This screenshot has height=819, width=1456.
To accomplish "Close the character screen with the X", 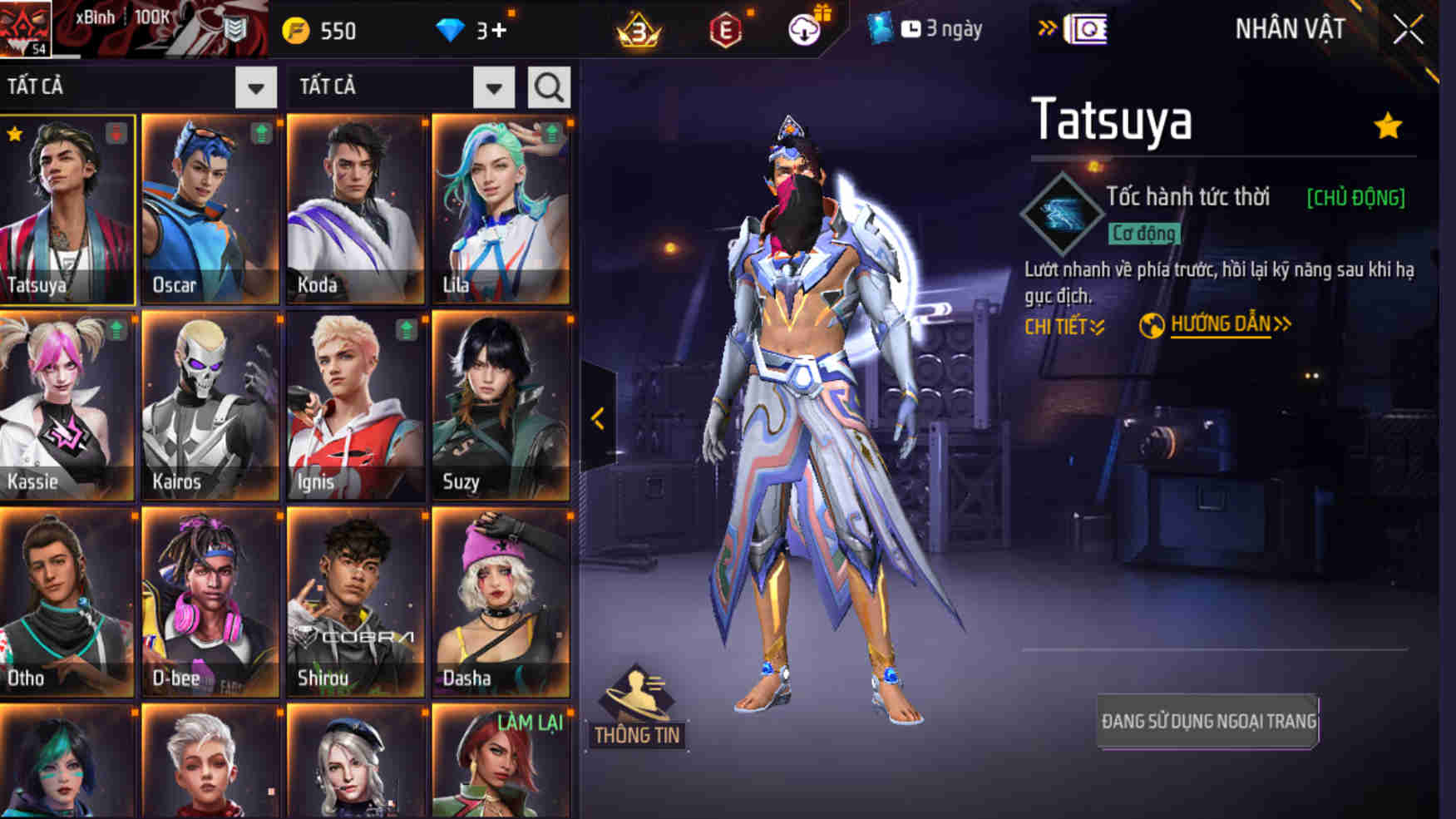I will (x=1409, y=30).
